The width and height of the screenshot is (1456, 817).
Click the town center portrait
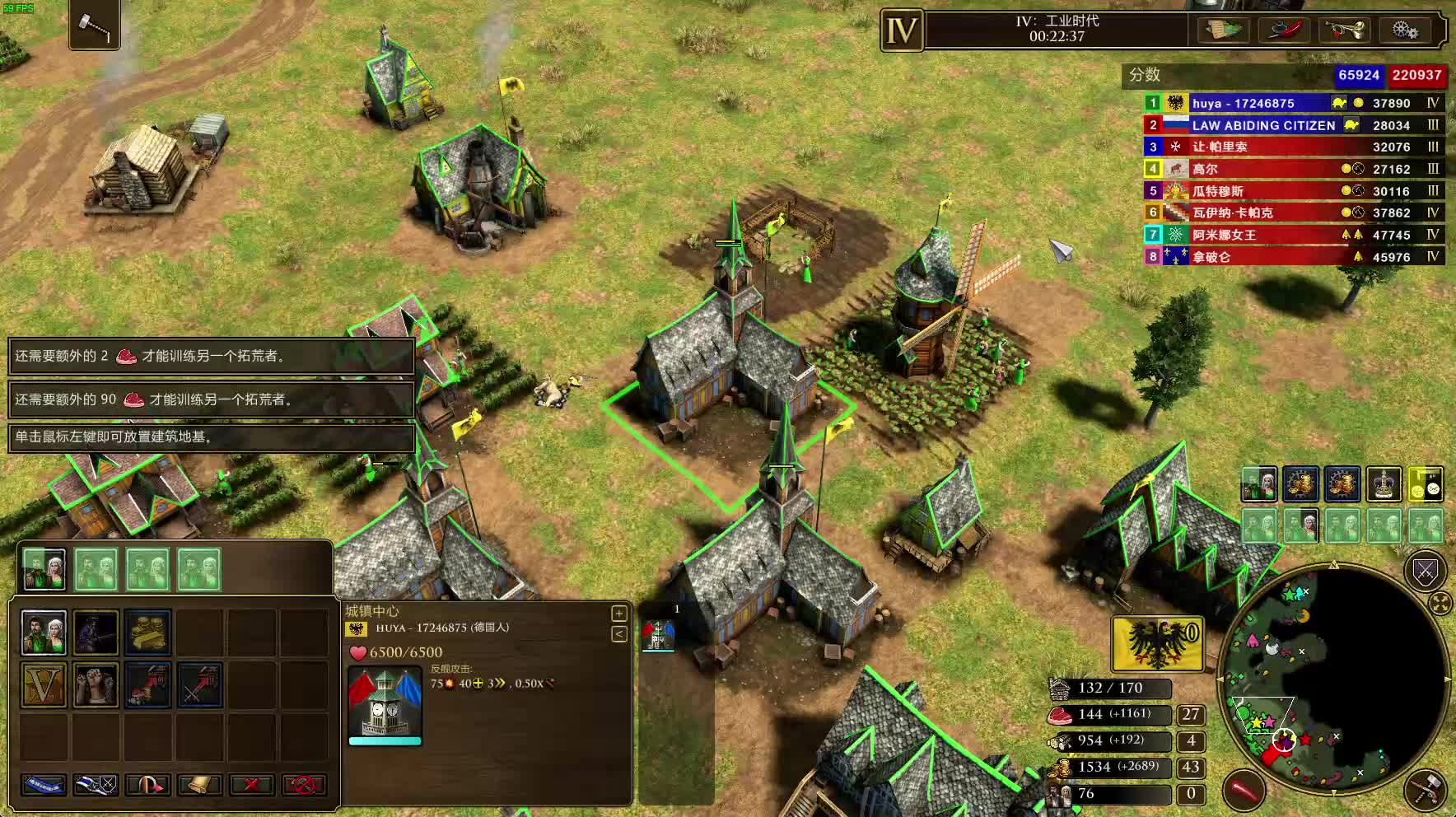[x=385, y=704]
